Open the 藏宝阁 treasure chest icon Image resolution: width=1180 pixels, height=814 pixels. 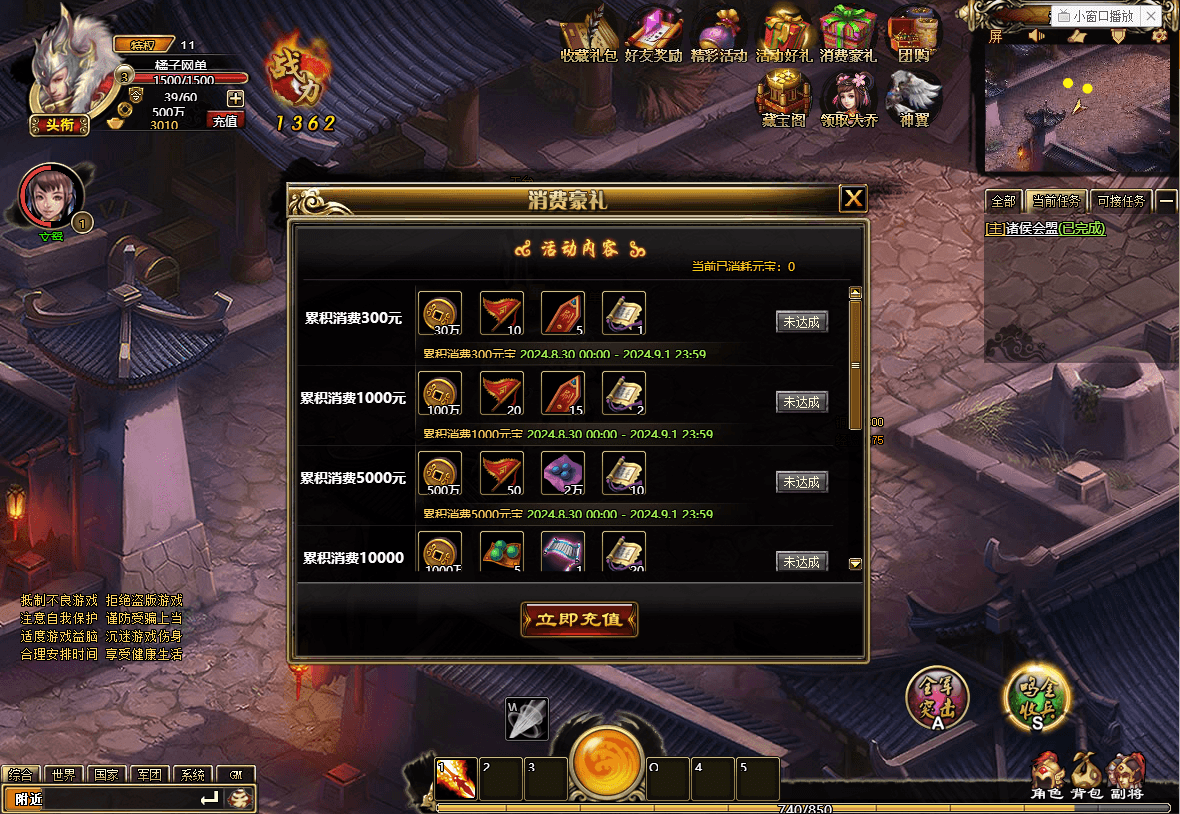point(783,100)
